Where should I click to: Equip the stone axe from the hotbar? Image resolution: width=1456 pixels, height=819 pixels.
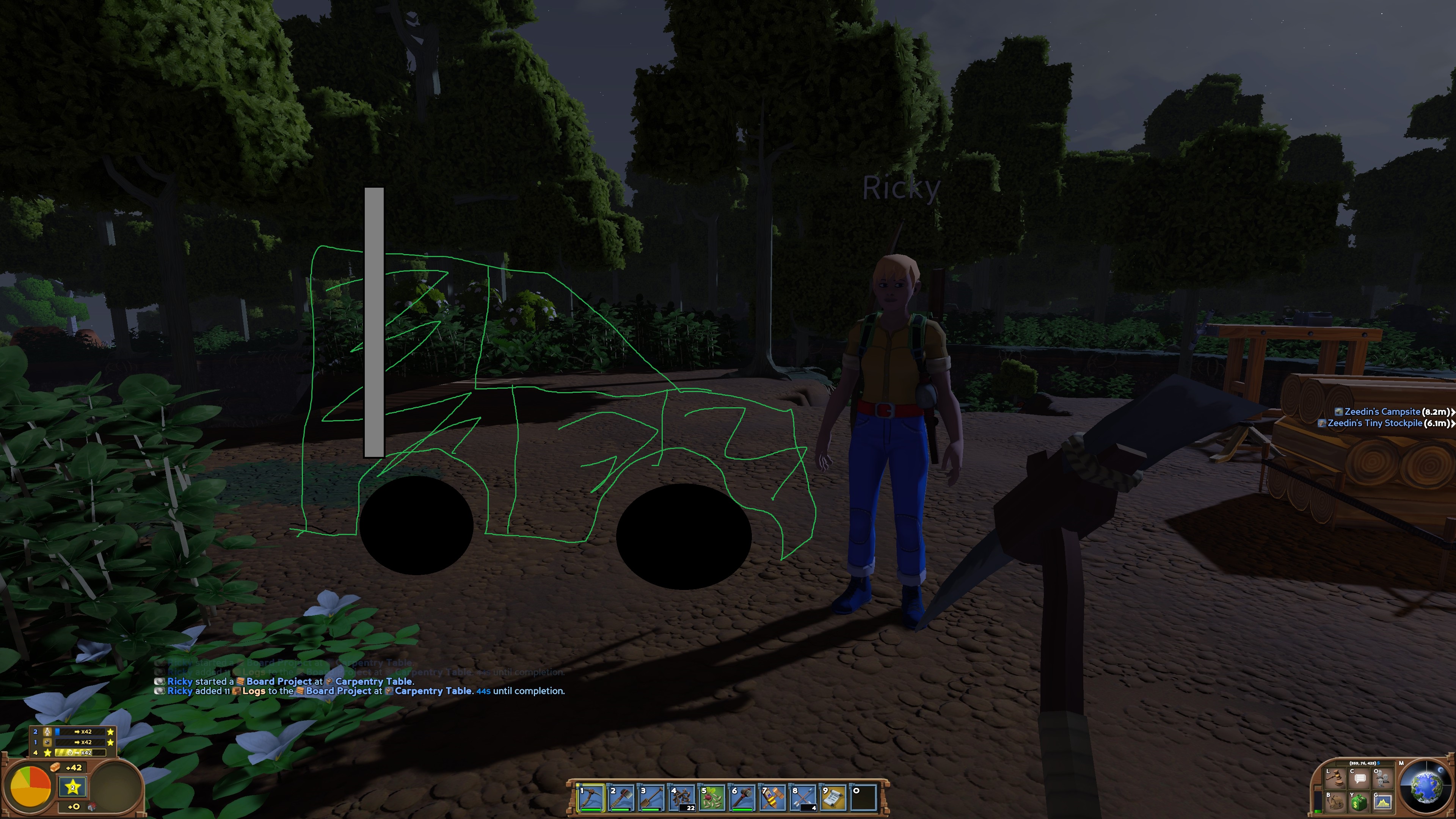pos(621,797)
